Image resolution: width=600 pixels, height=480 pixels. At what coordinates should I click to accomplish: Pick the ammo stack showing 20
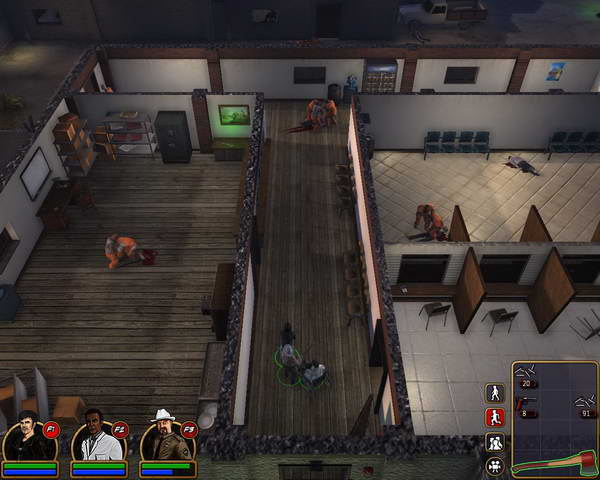coord(530,375)
